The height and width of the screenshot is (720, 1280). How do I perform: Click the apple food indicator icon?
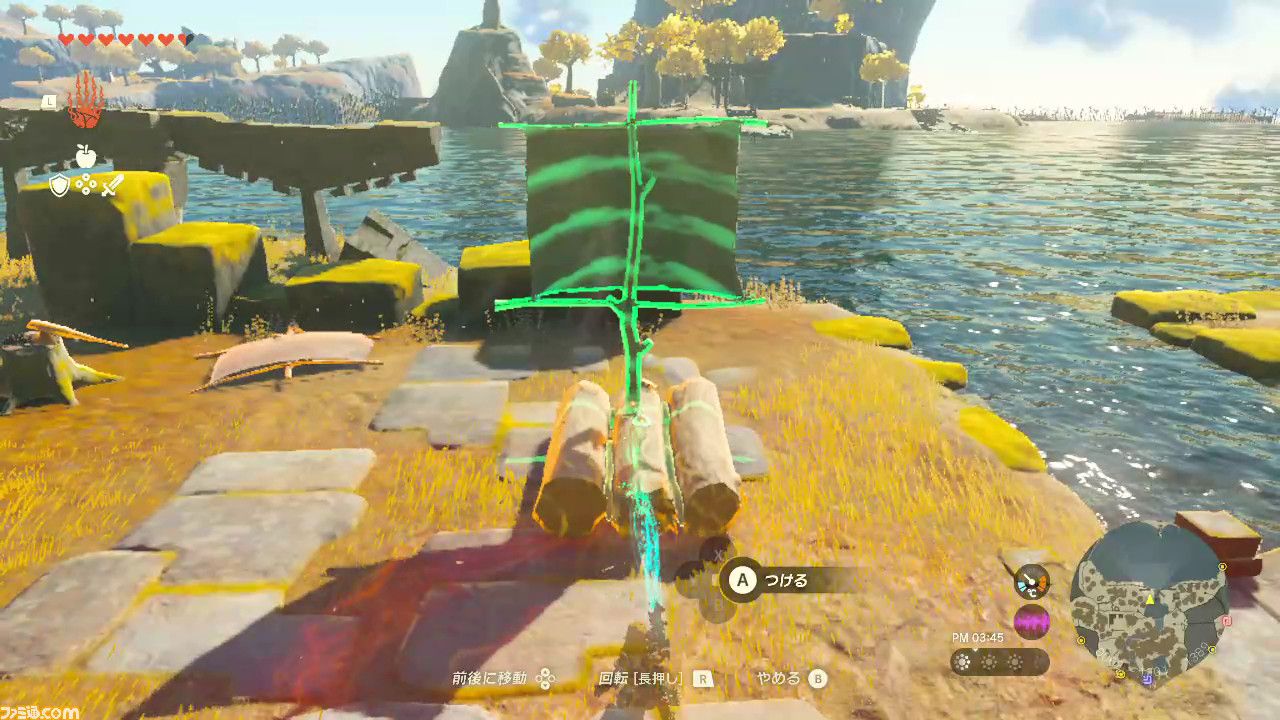pyautogui.click(x=84, y=155)
